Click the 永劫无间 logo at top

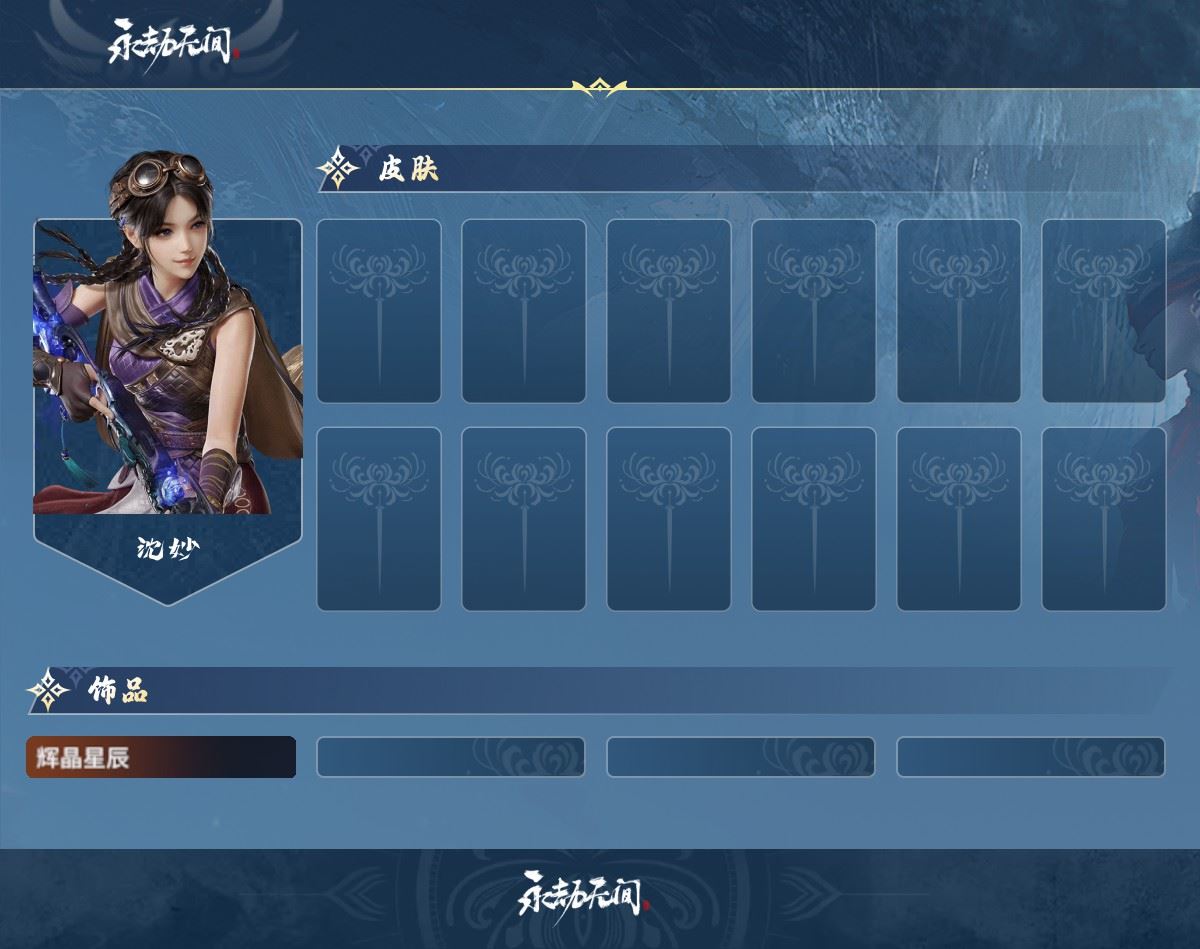[174, 43]
